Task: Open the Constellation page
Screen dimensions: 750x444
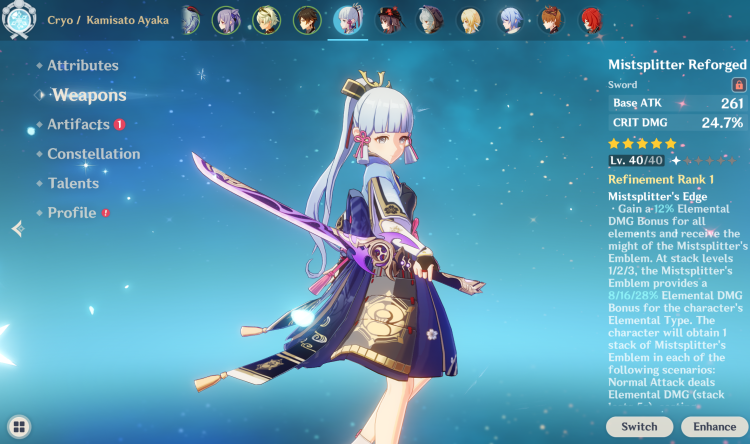Action: tap(94, 154)
